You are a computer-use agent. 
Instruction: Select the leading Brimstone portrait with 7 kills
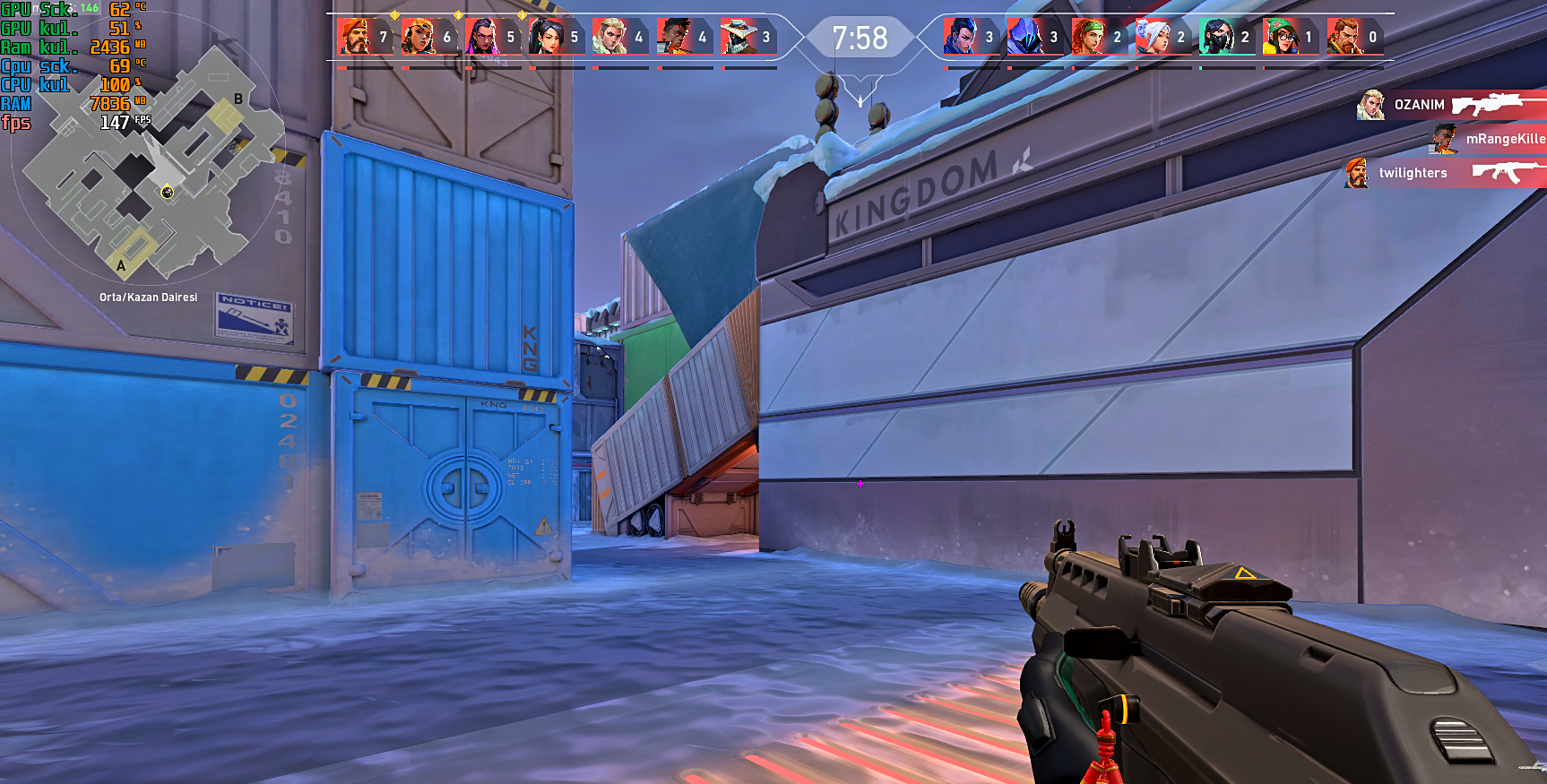[x=353, y=37]
